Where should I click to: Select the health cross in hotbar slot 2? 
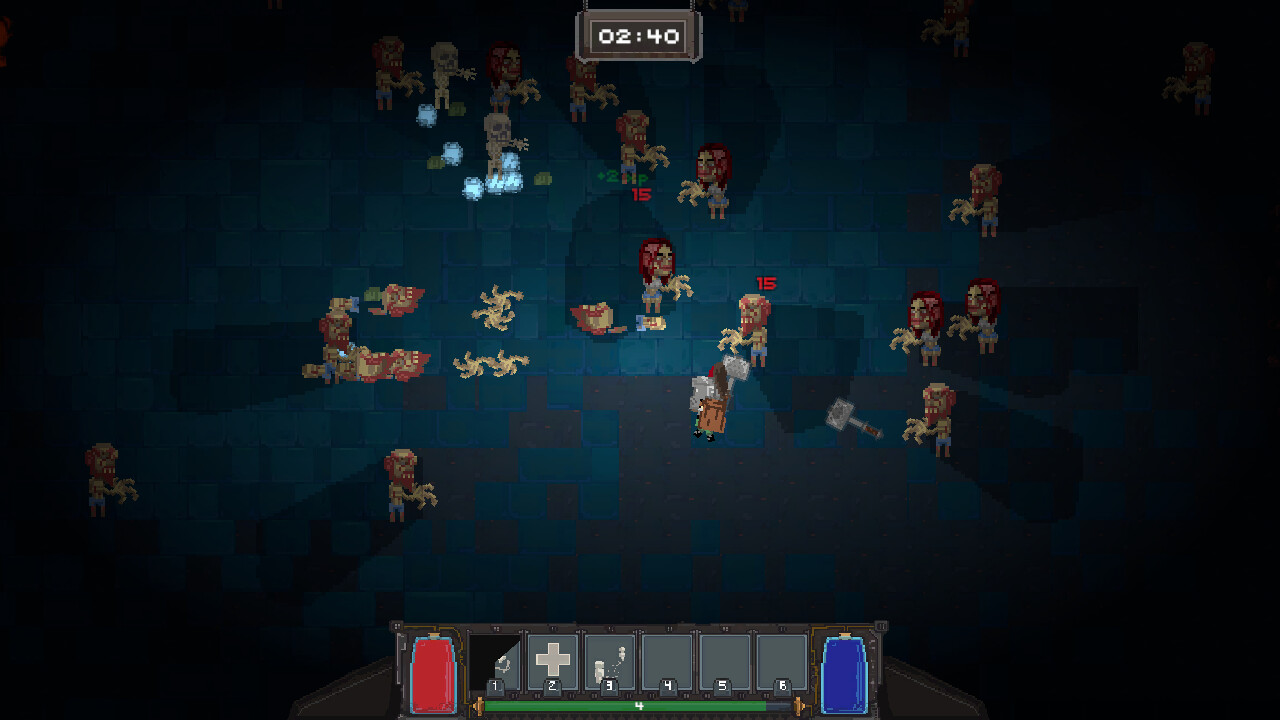(555, 658)
